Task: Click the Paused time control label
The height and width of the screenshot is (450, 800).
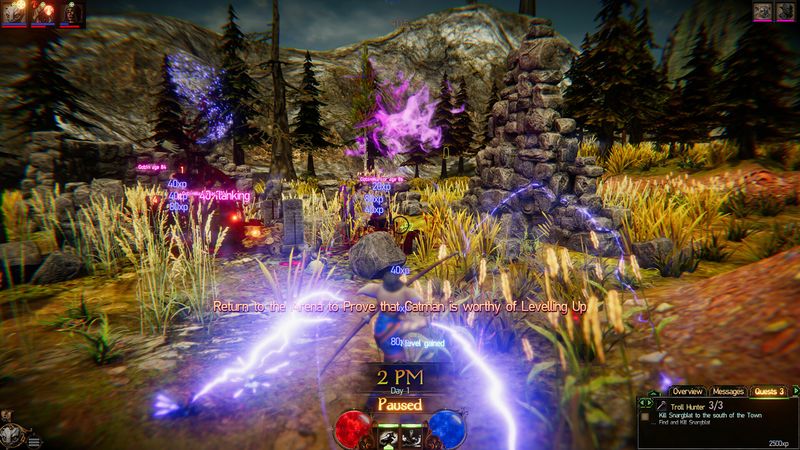Action: [x=398, y=404]
